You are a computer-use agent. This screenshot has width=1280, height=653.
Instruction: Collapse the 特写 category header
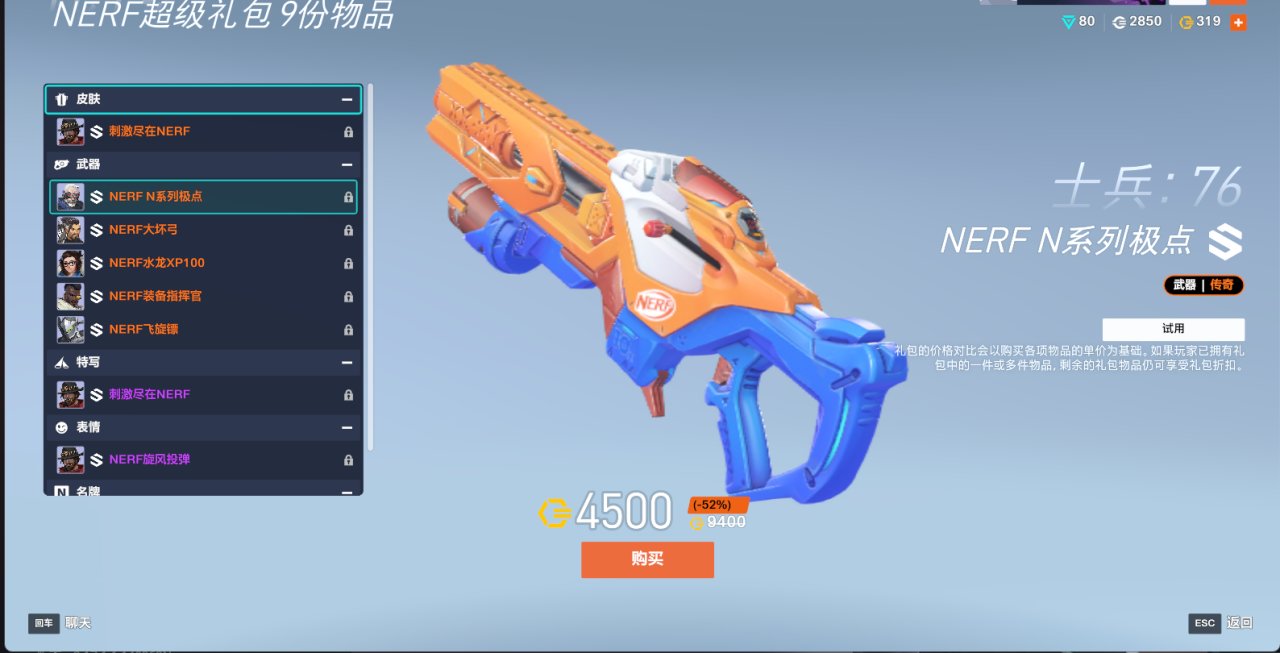(346, 362)
